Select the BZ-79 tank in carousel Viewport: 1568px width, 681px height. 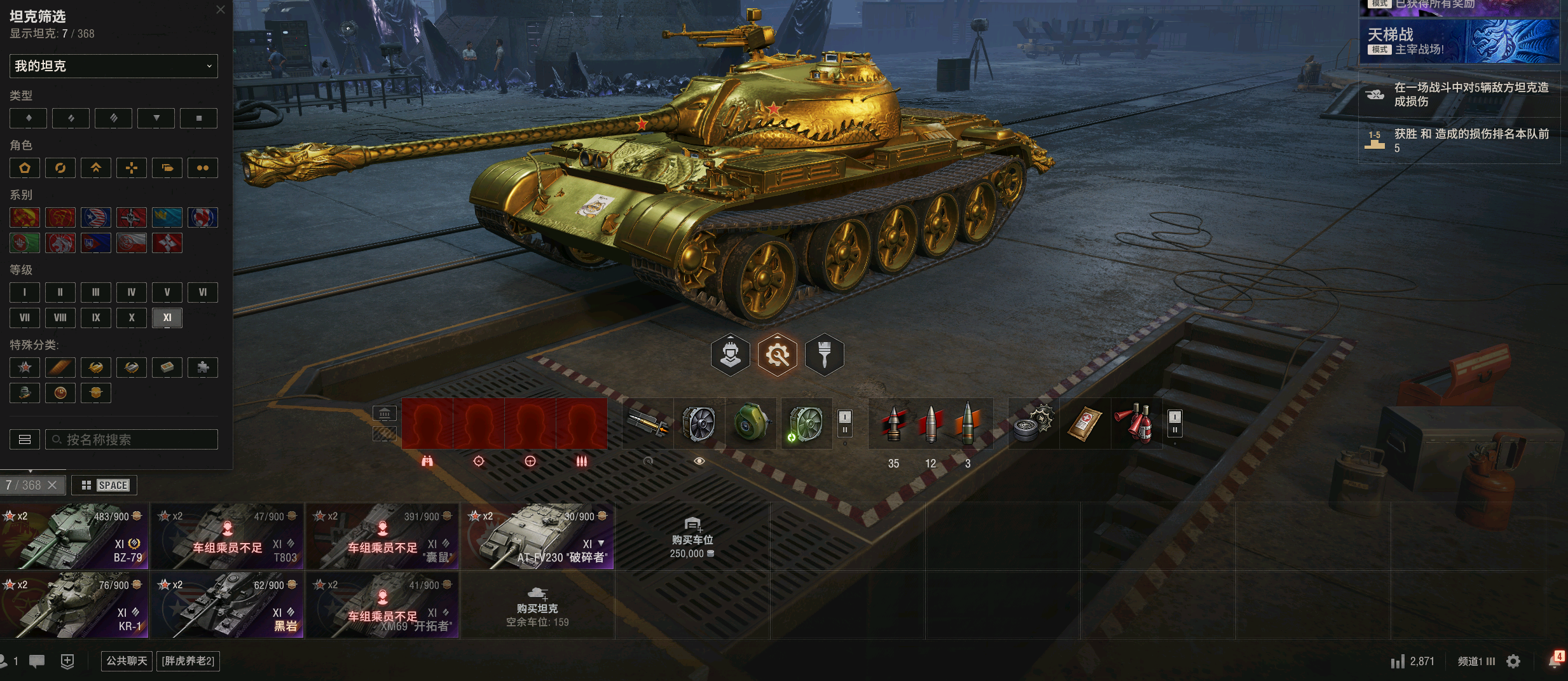[74, 537]
